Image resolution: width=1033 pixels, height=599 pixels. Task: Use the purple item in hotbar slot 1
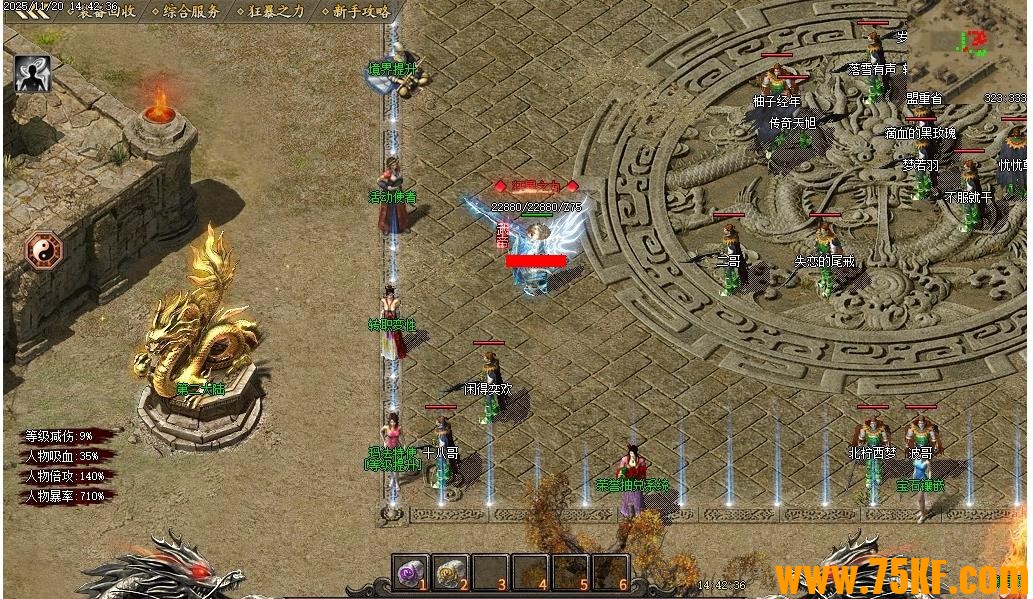pyautogui.click(x=410, y=572)
